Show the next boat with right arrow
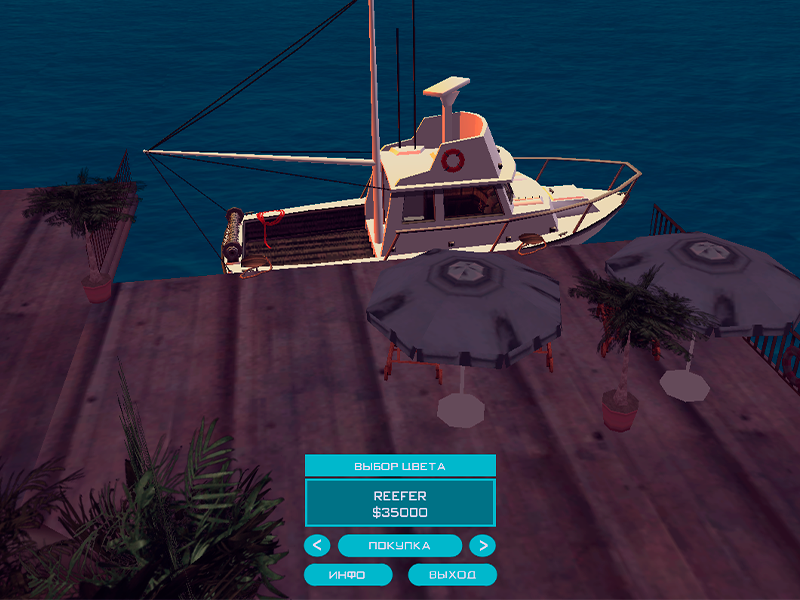Screen dimensions: 800x600 [483, 546]
